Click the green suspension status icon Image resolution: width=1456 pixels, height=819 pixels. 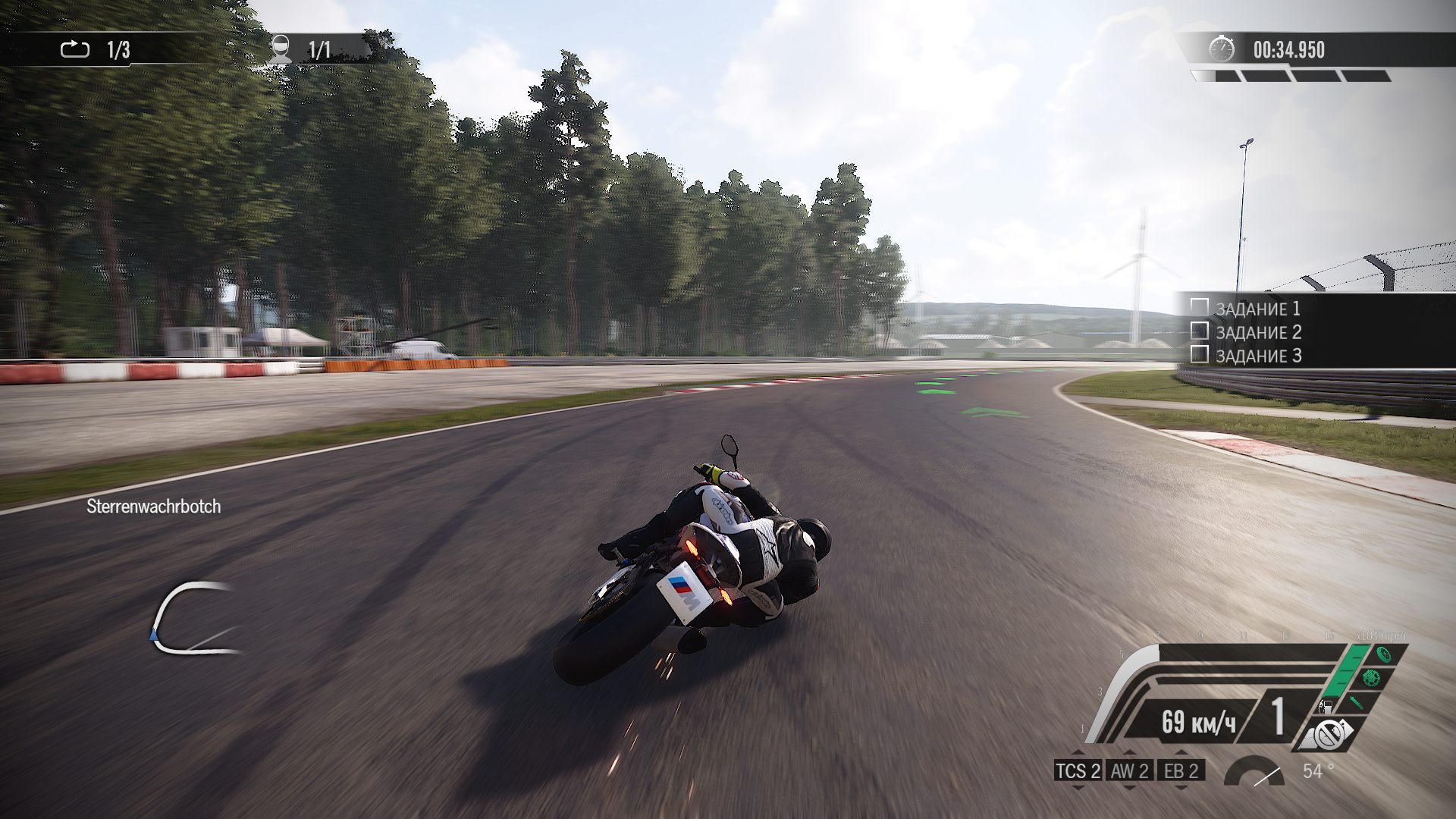tap(1357, 701)
